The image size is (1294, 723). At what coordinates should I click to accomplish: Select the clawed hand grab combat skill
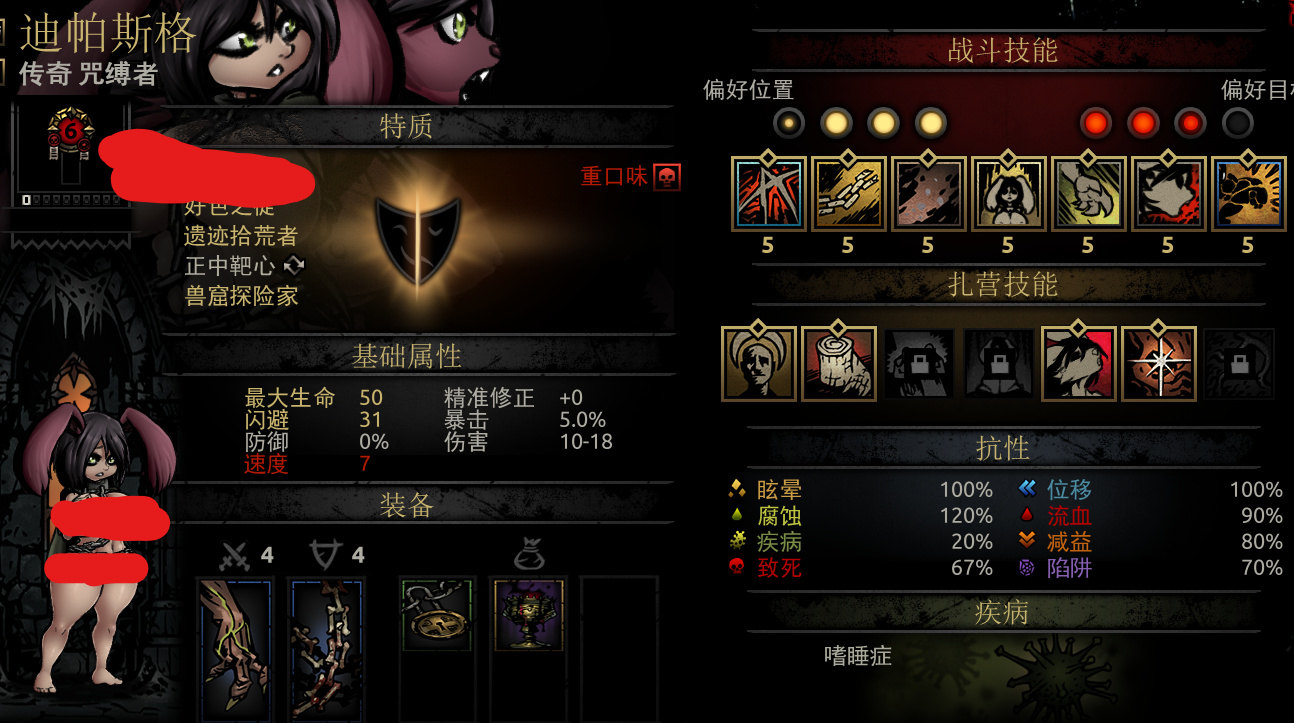(x=1088, y=194)
